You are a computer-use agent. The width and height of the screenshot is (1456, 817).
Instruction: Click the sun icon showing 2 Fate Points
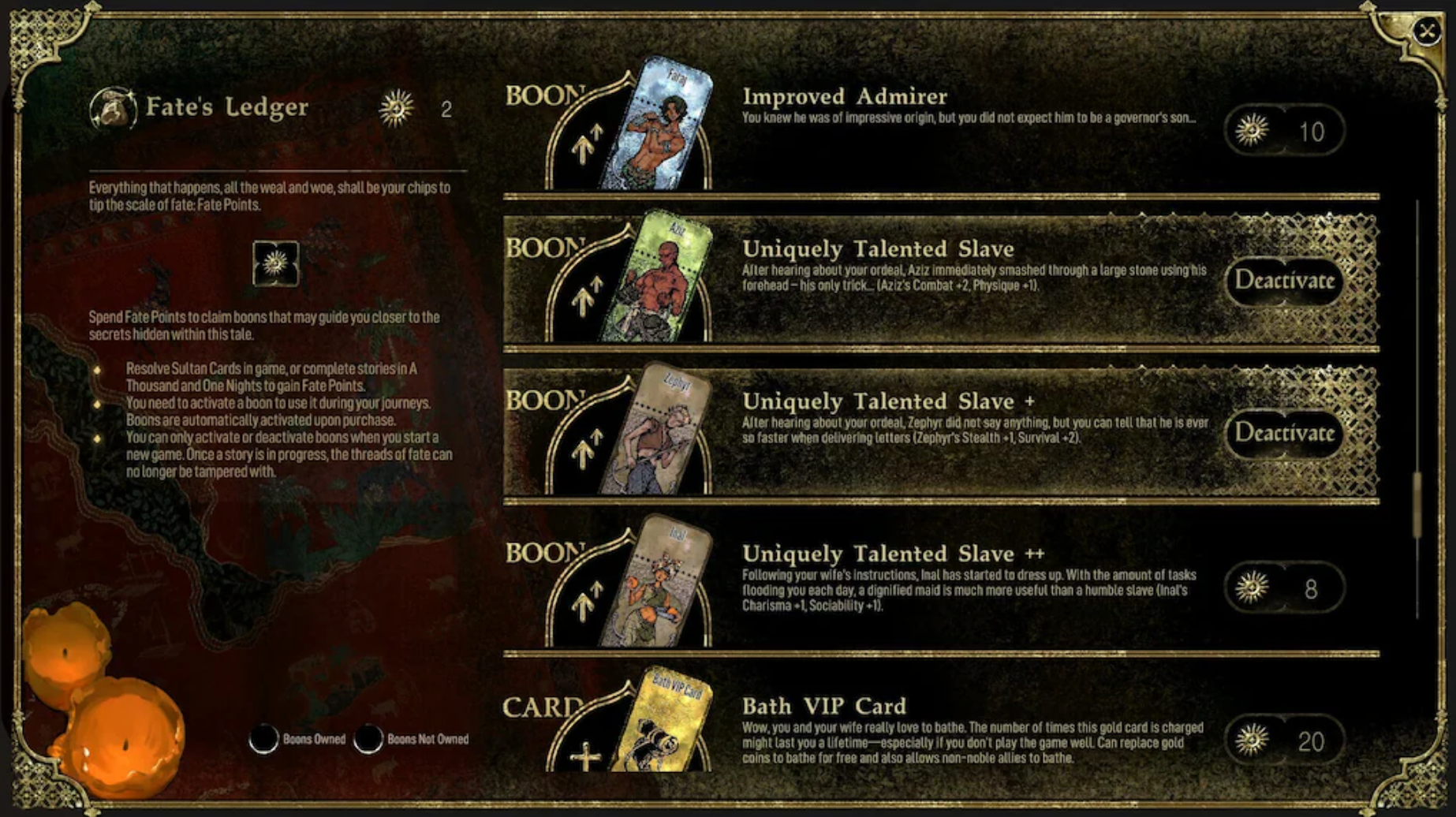(x=397, y=109)
